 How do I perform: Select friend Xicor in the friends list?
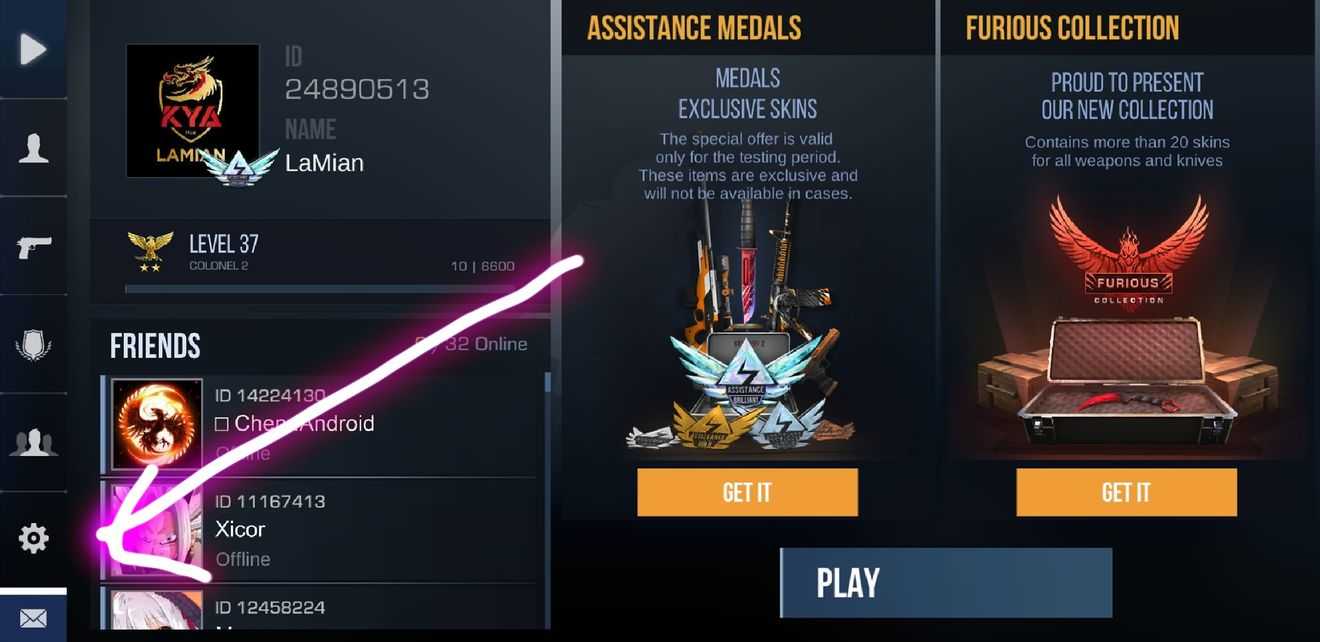(320, 530)
